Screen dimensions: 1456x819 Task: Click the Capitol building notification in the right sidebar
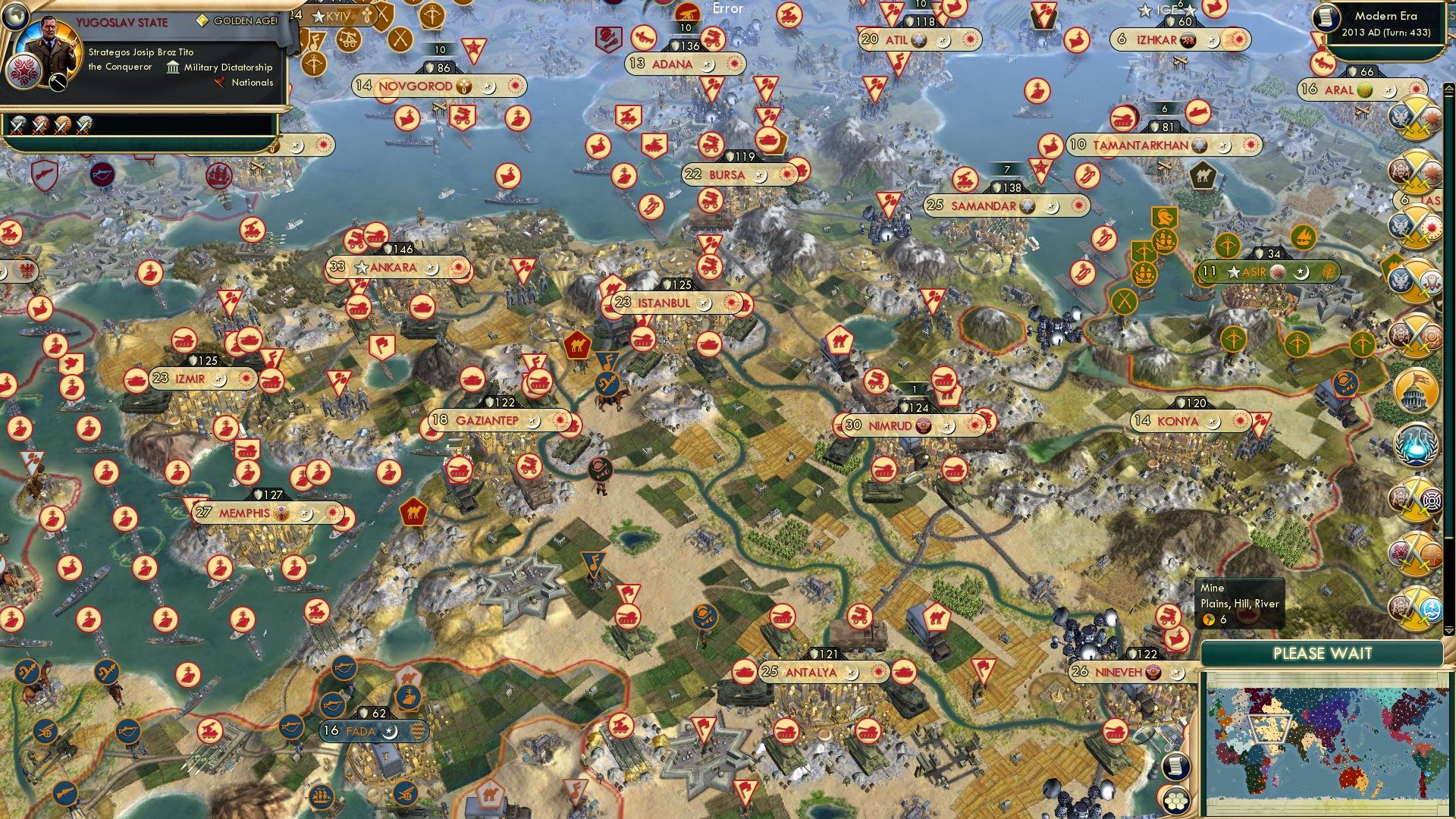[1415, 391]
